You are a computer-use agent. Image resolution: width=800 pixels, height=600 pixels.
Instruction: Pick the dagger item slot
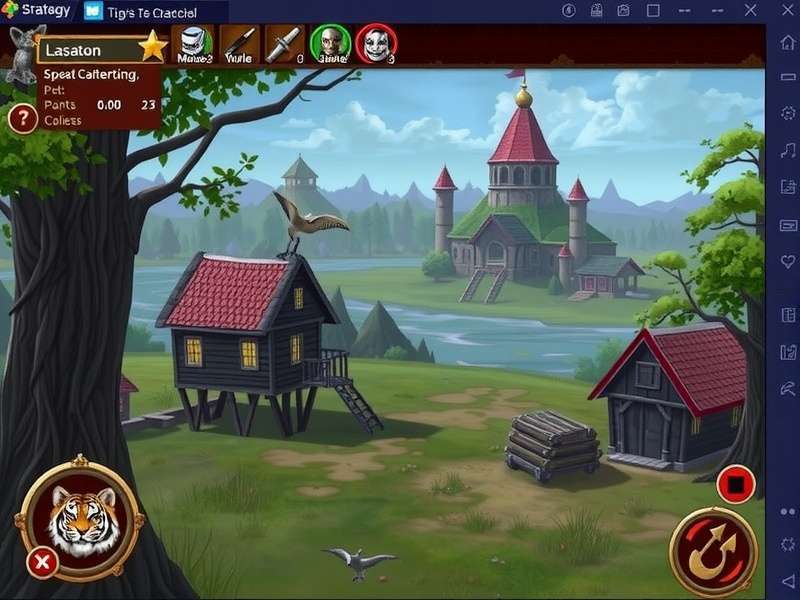click(x=284, y=44)
